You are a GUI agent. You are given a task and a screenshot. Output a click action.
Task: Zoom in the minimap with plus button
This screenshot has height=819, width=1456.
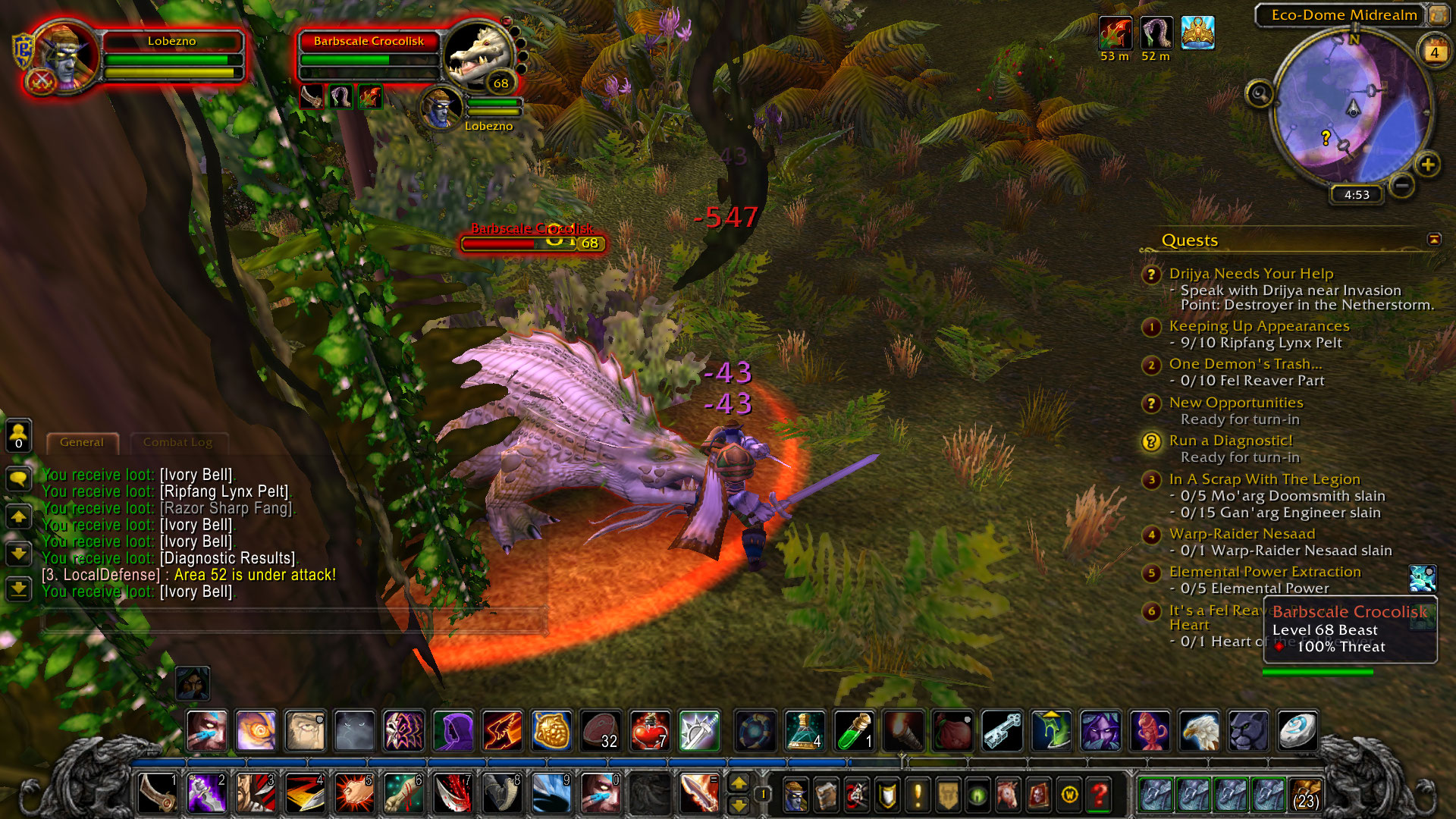pos(1427,165)
